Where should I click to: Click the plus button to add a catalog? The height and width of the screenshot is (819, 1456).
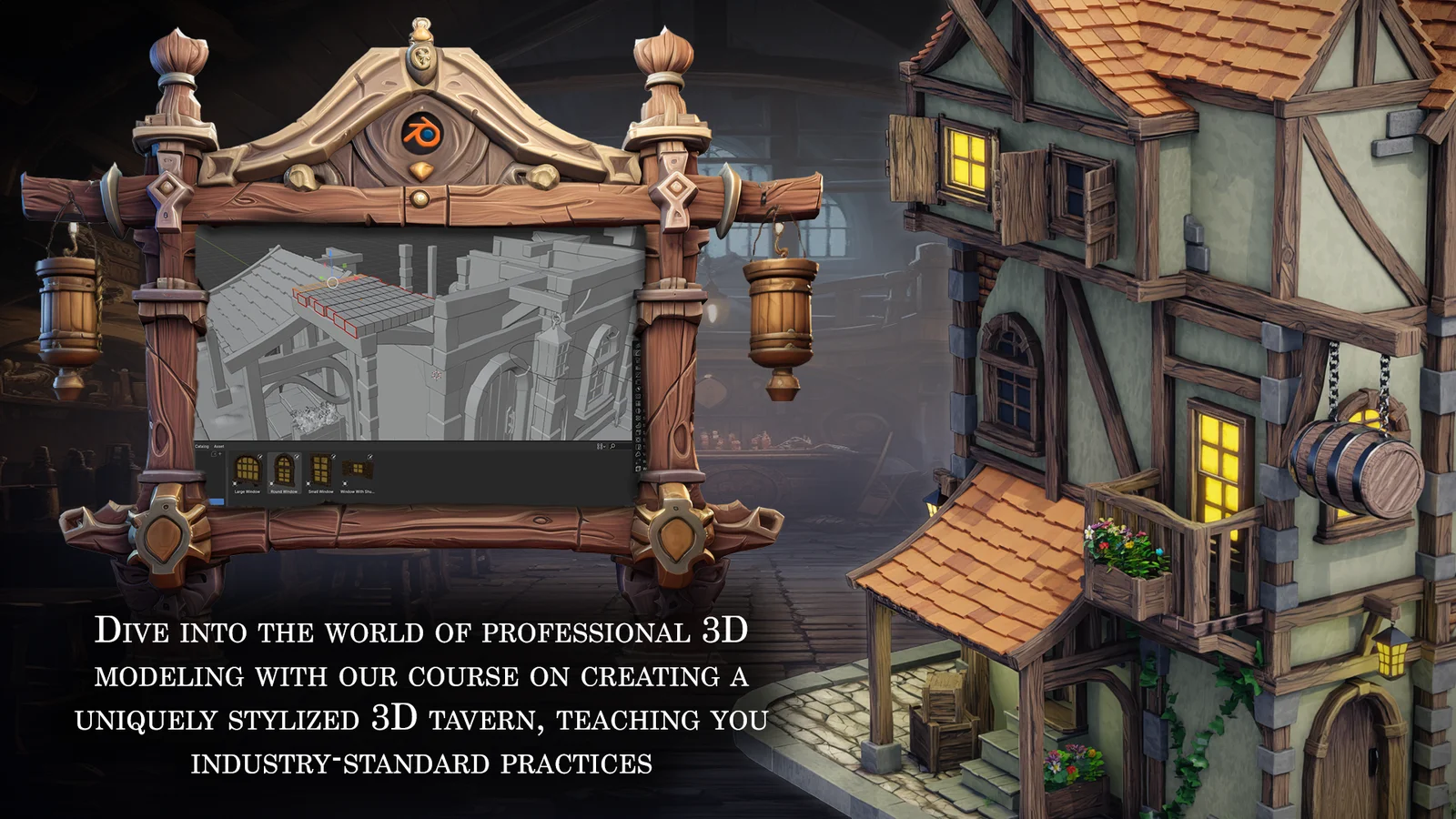(x=220, y=454)
